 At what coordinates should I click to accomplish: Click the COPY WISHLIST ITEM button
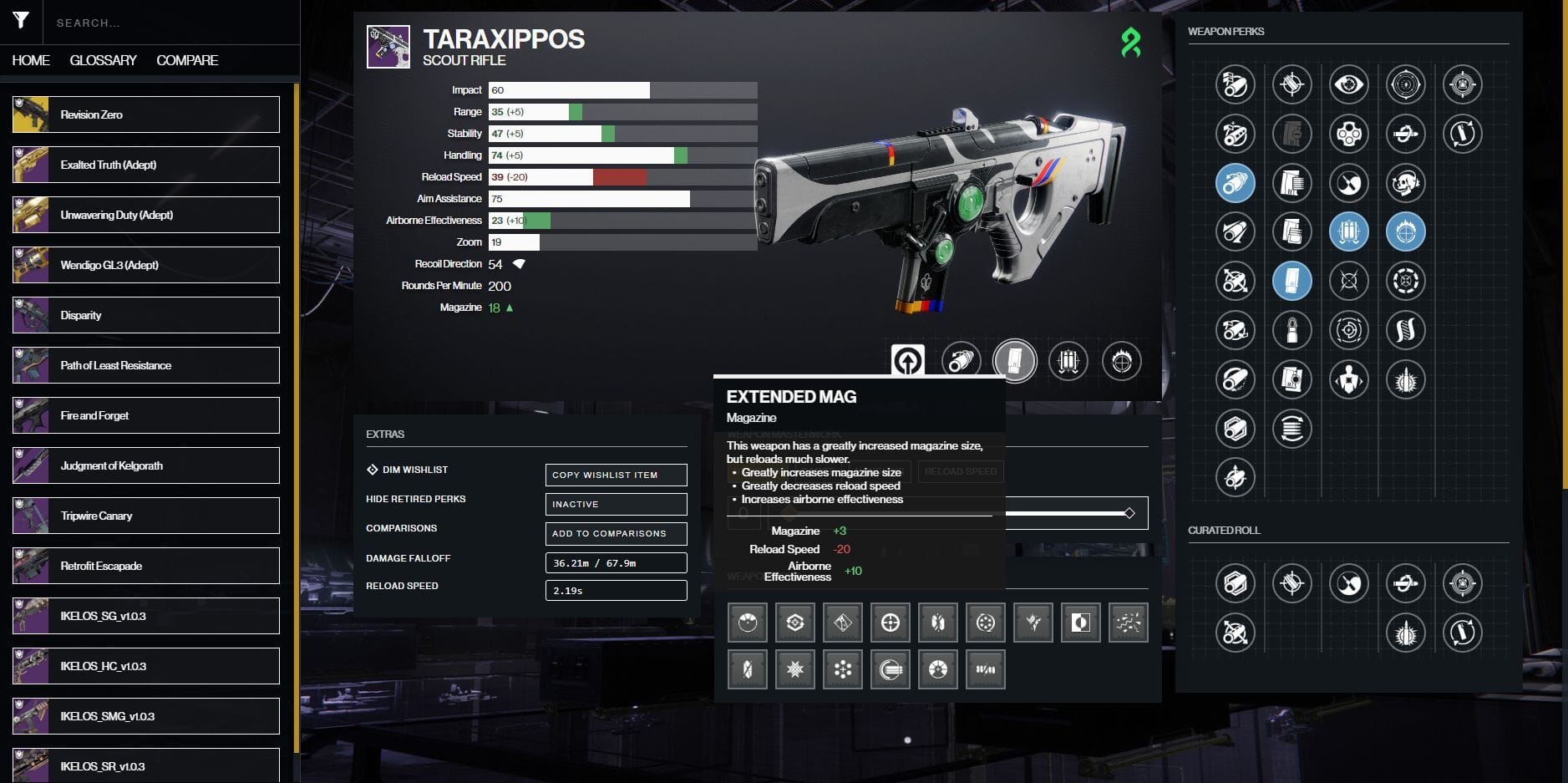click(x=616, y=475)
